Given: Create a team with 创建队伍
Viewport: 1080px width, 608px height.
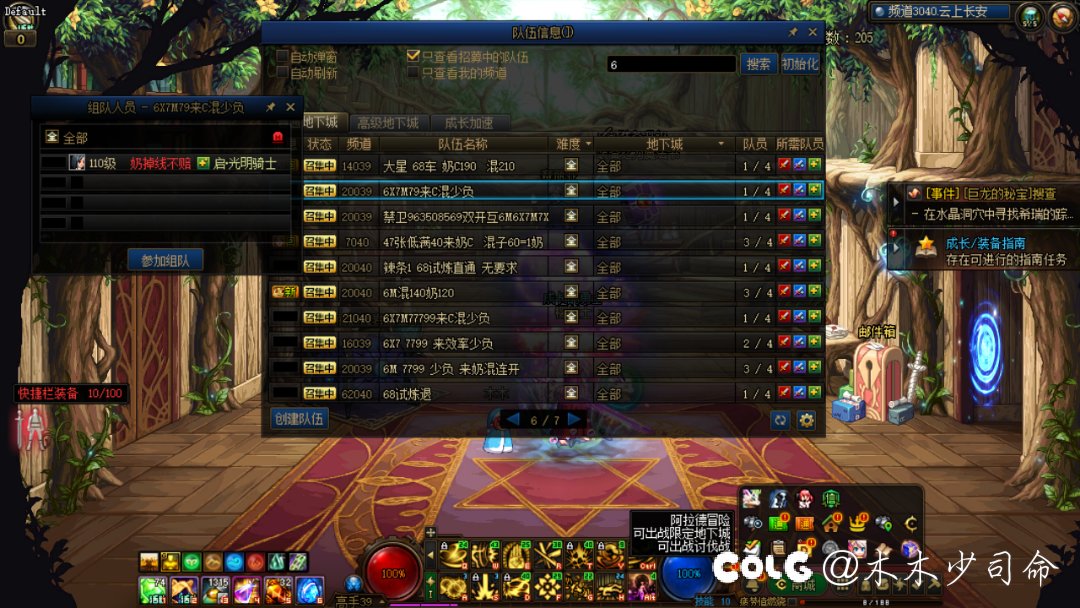Looking at the screenshot, I should pos(300,418).
